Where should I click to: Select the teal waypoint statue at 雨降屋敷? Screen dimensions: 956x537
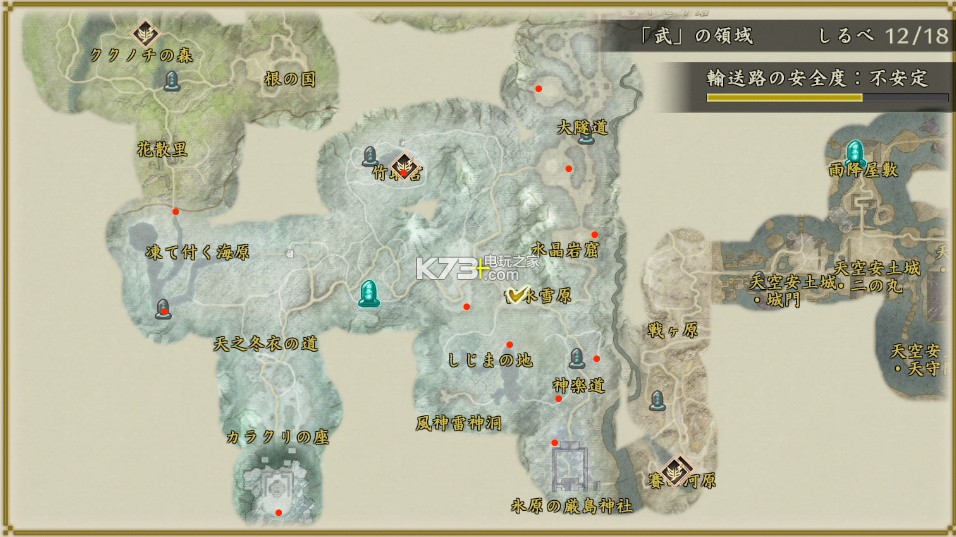(855, 152)
